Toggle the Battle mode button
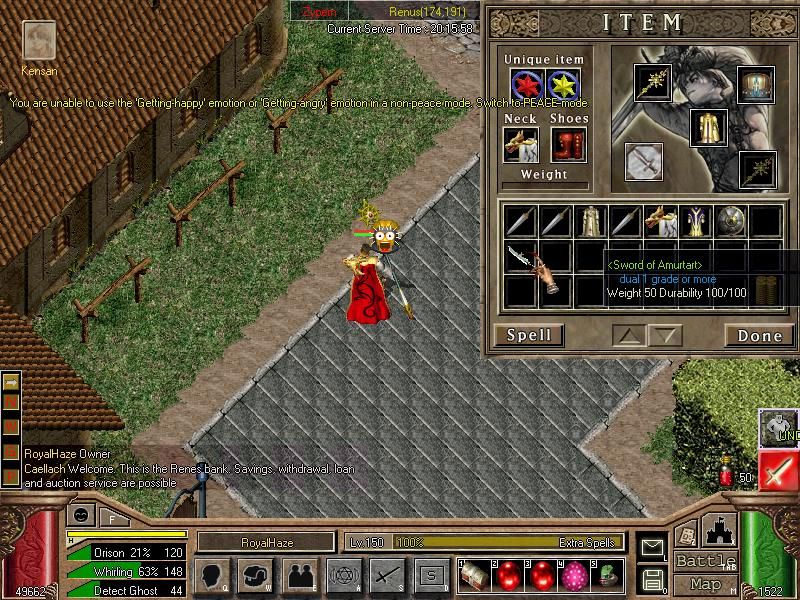This screenshot has height=600, width=800. [x=705, y=561]
